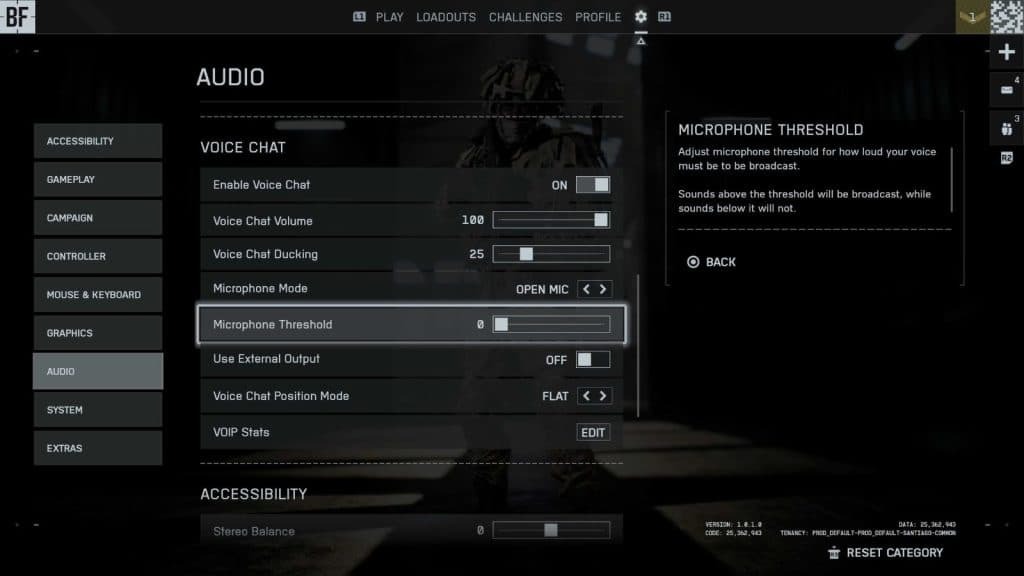The height and width of the screenshot is (576, 1024).
Task: Open the Accessibility settings category
Action: coord(97,141)
